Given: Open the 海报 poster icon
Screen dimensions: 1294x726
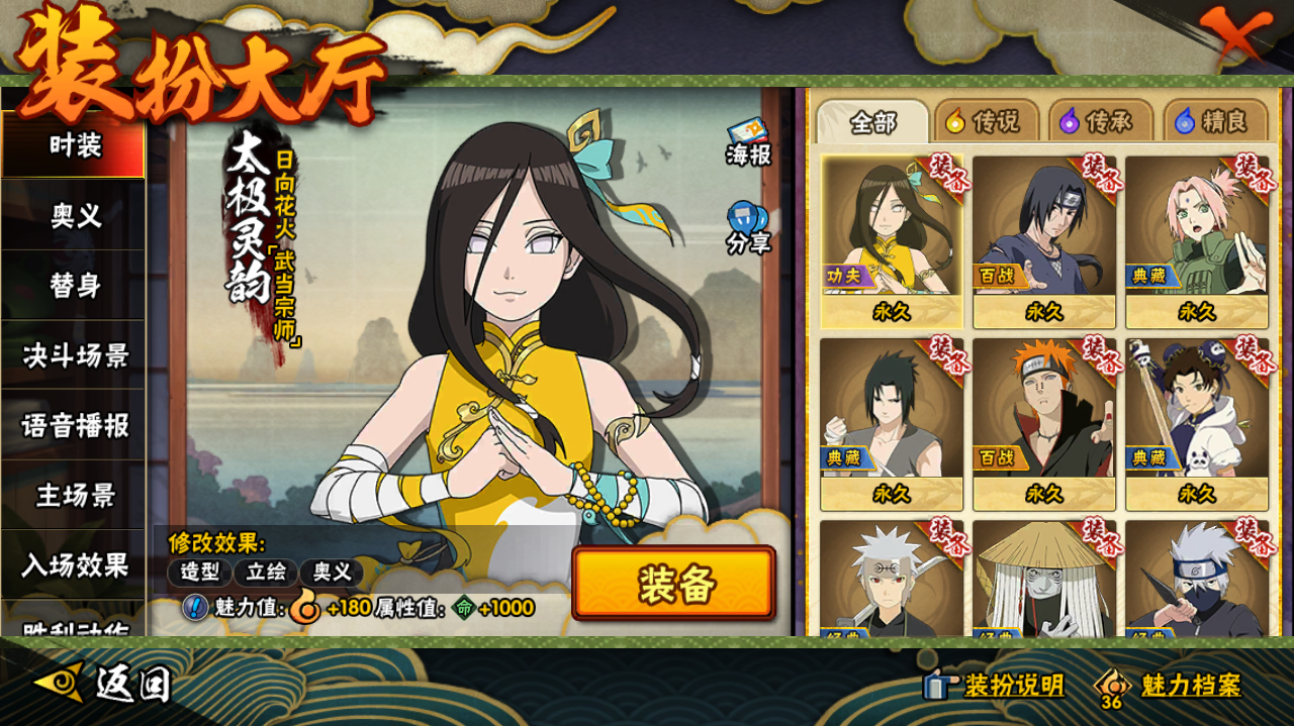Looking at the screenshot, I should click(x=748, y=143).
